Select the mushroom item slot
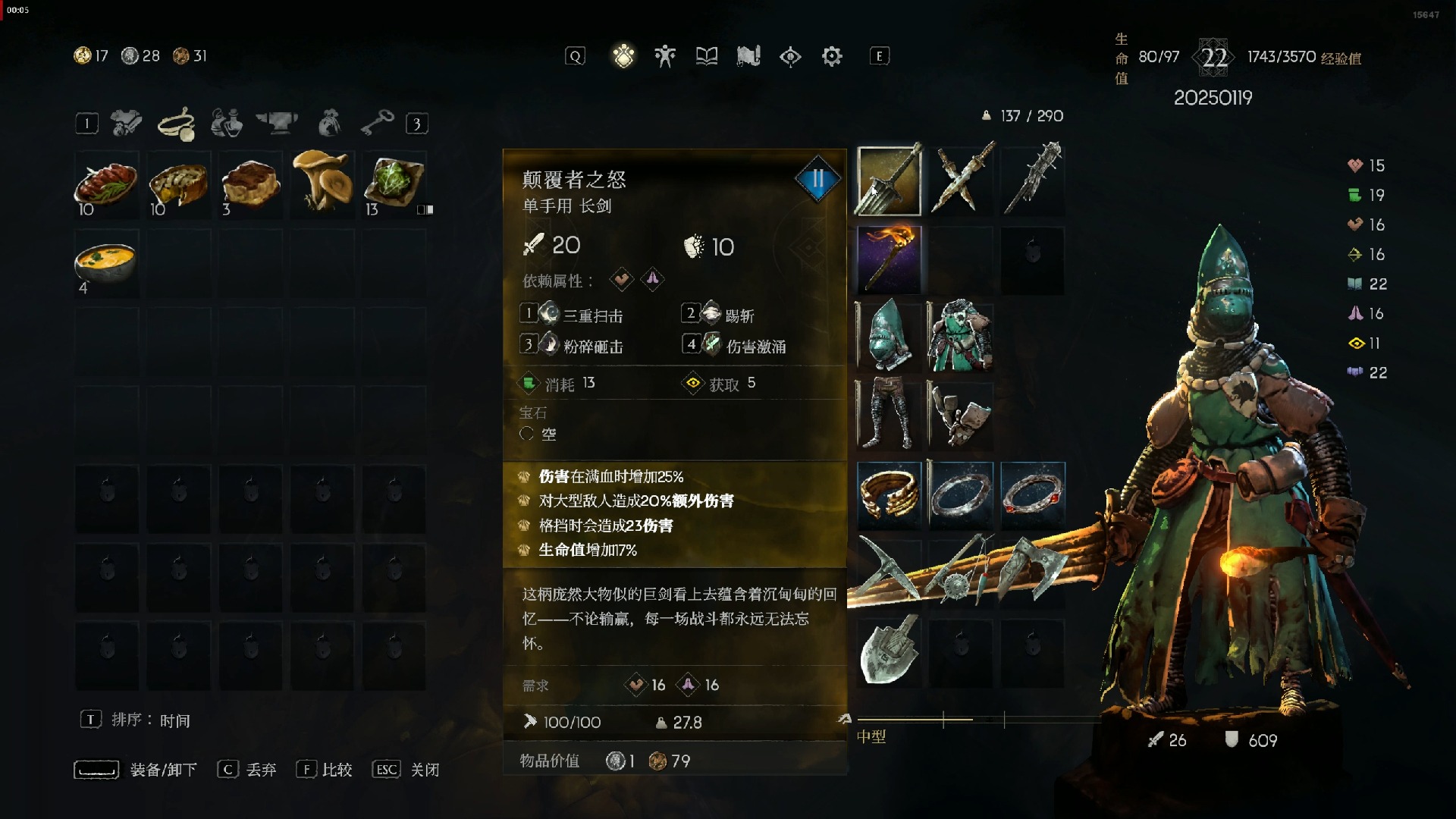Screen dimensions: 1456x819 [322, 182]
